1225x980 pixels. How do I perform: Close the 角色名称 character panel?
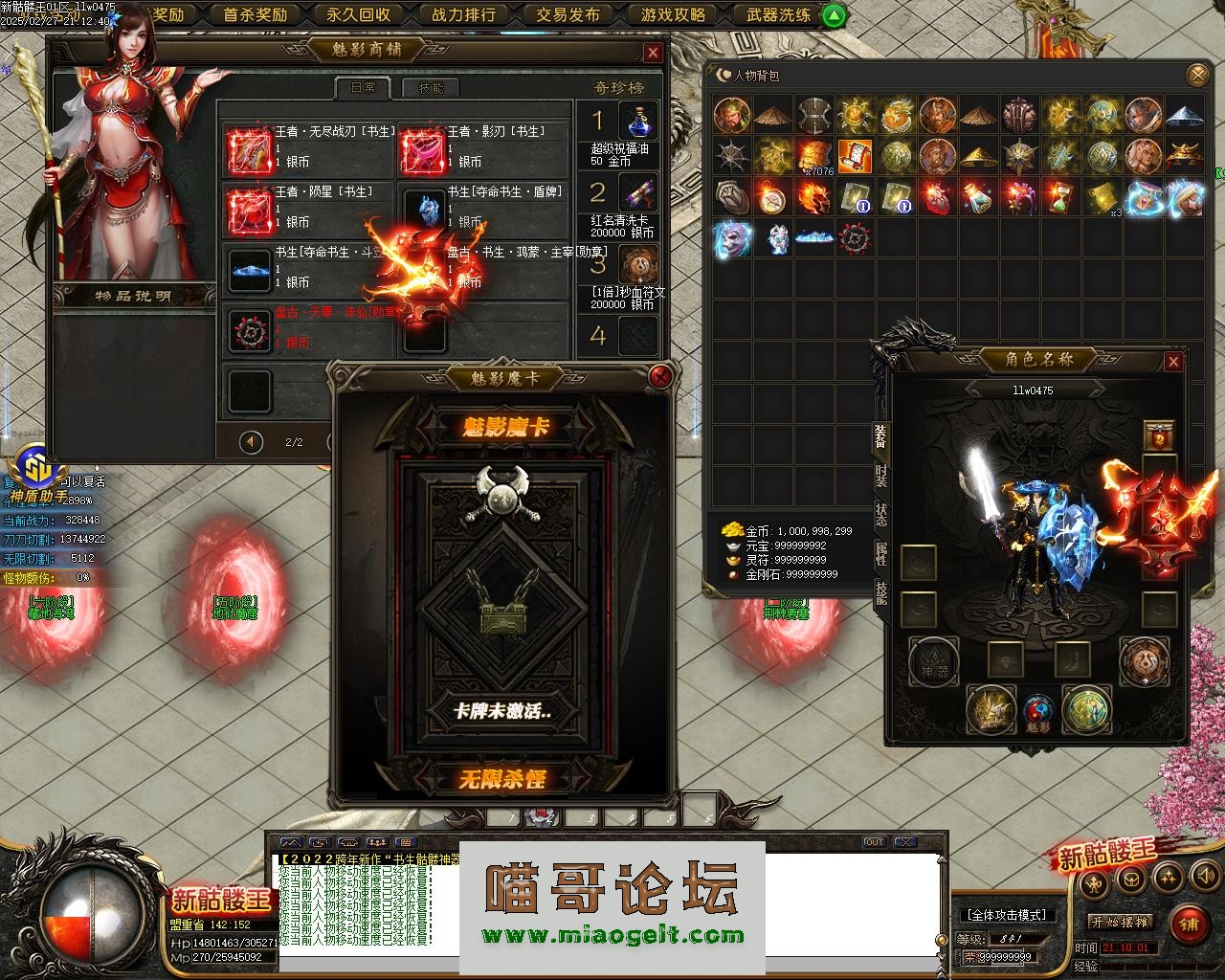pos(1173,362)
